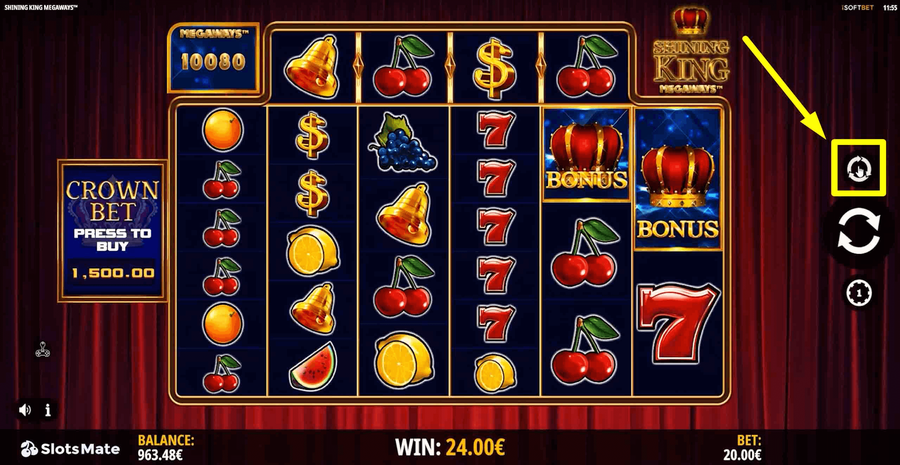Click the joystick icon above the speaker
900x465 pixels.
[42, 349]
